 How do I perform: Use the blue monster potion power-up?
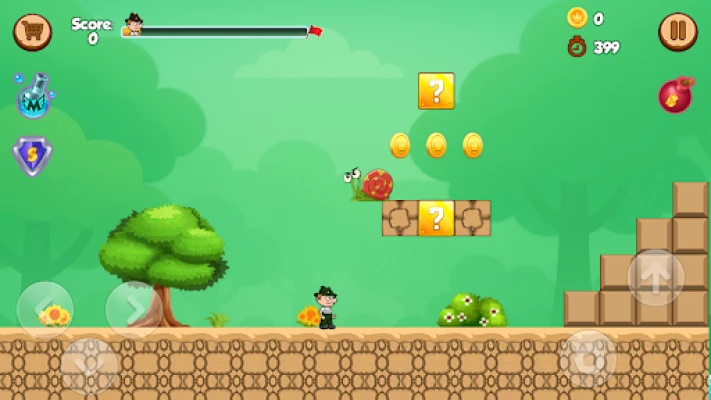point(33,97)
